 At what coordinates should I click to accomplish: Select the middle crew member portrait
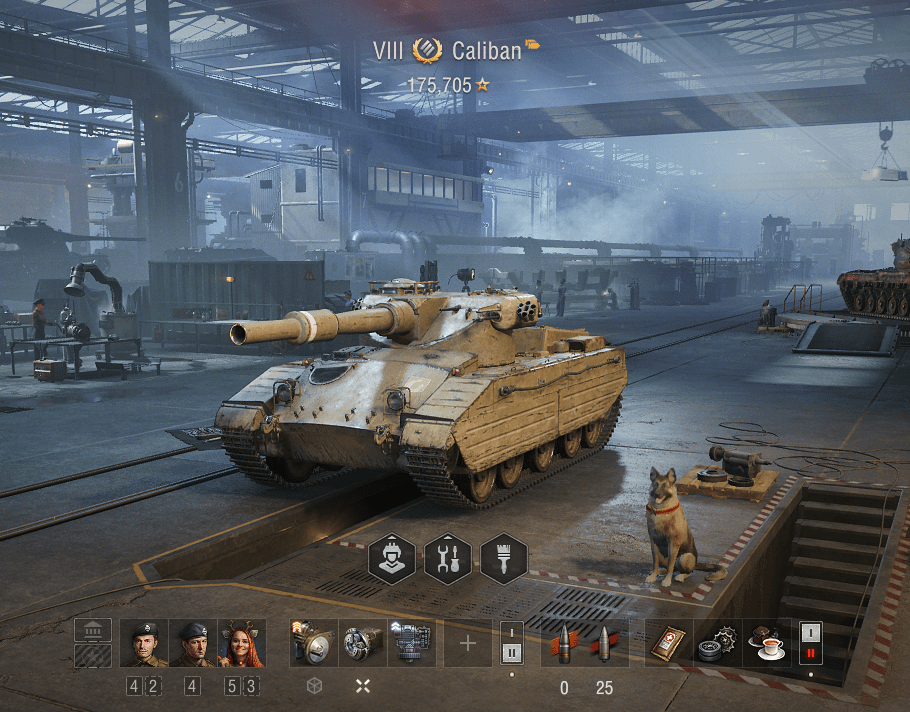(x=193, y=643)
